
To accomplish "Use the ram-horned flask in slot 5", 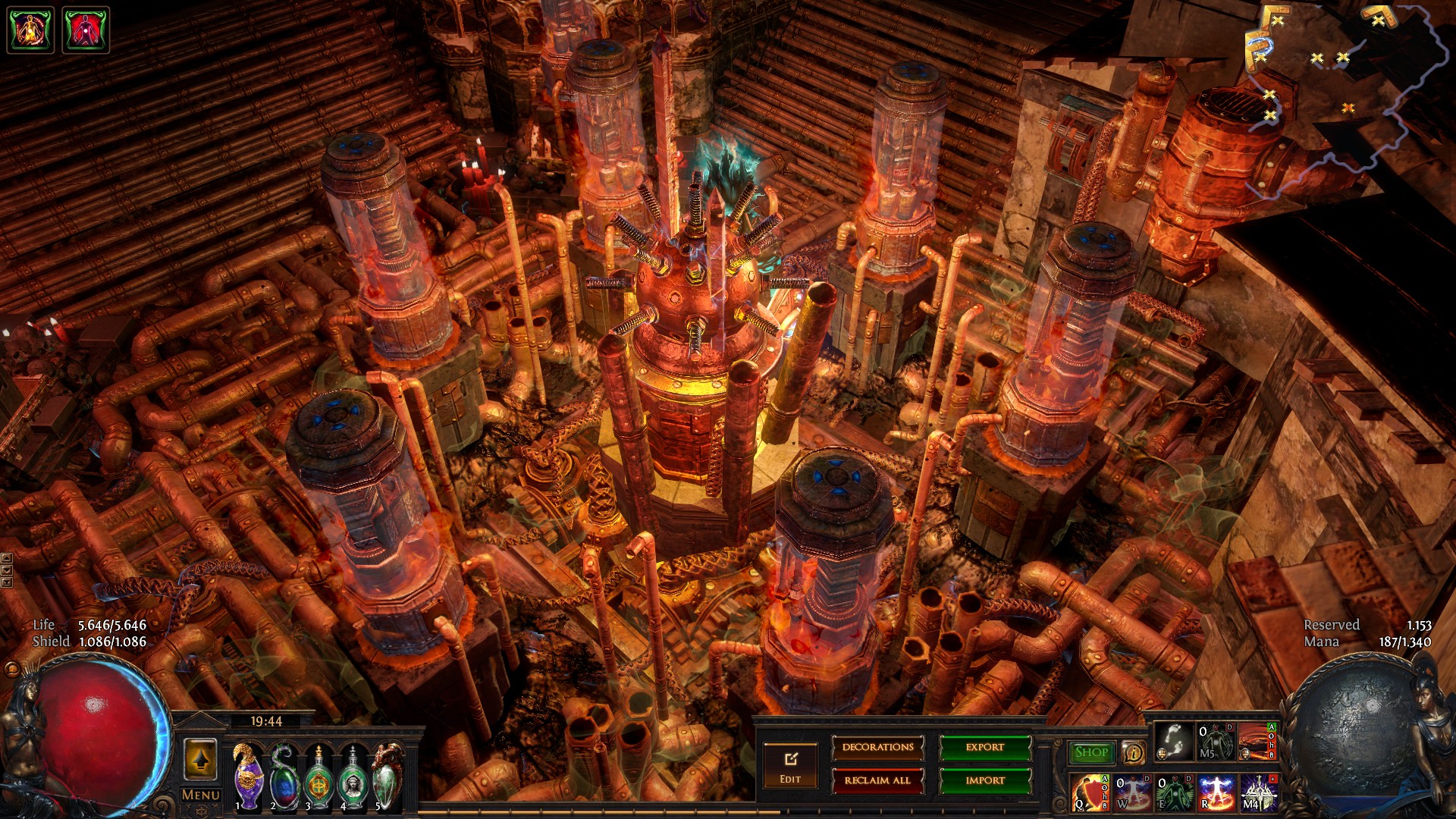I will coord(388,777).
